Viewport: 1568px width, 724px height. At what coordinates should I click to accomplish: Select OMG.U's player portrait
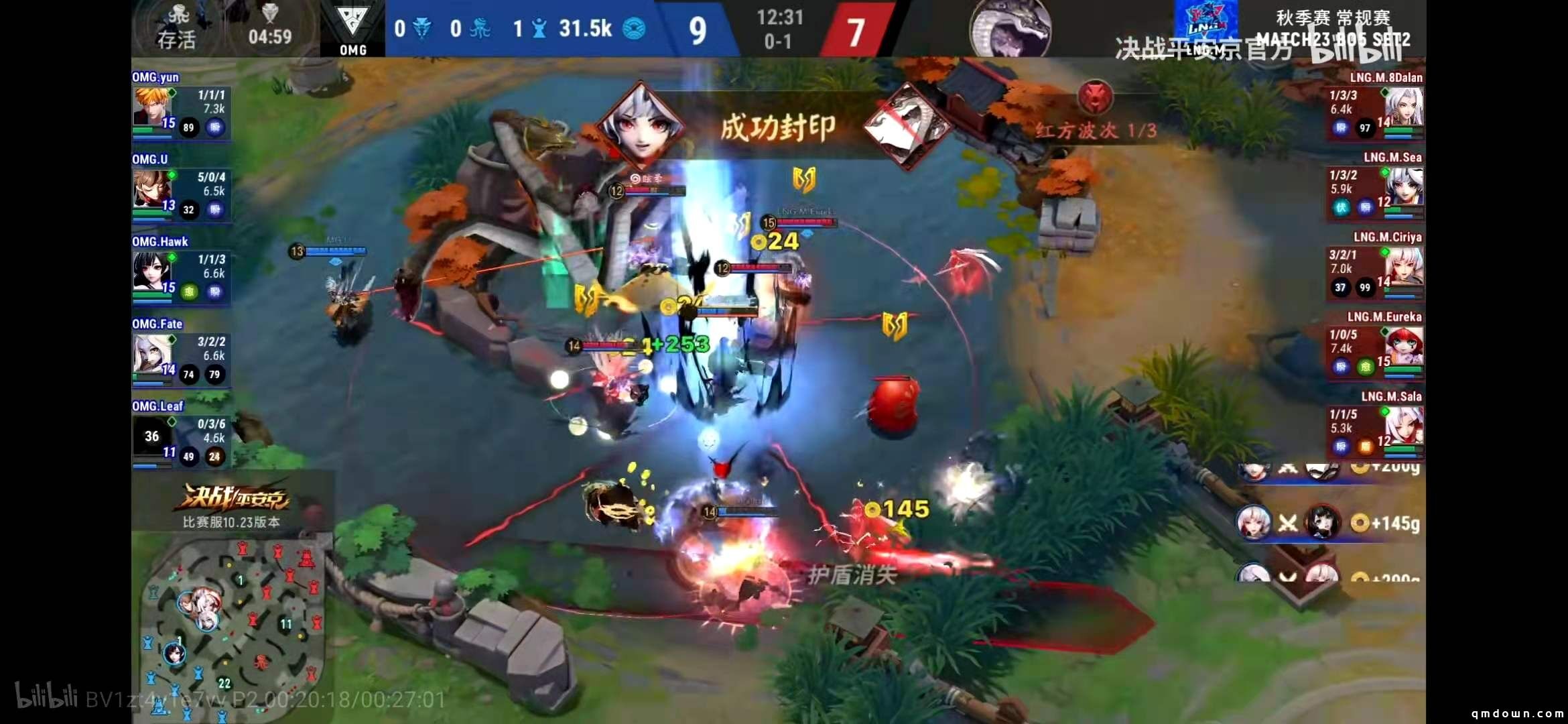[x=153, y=190]
